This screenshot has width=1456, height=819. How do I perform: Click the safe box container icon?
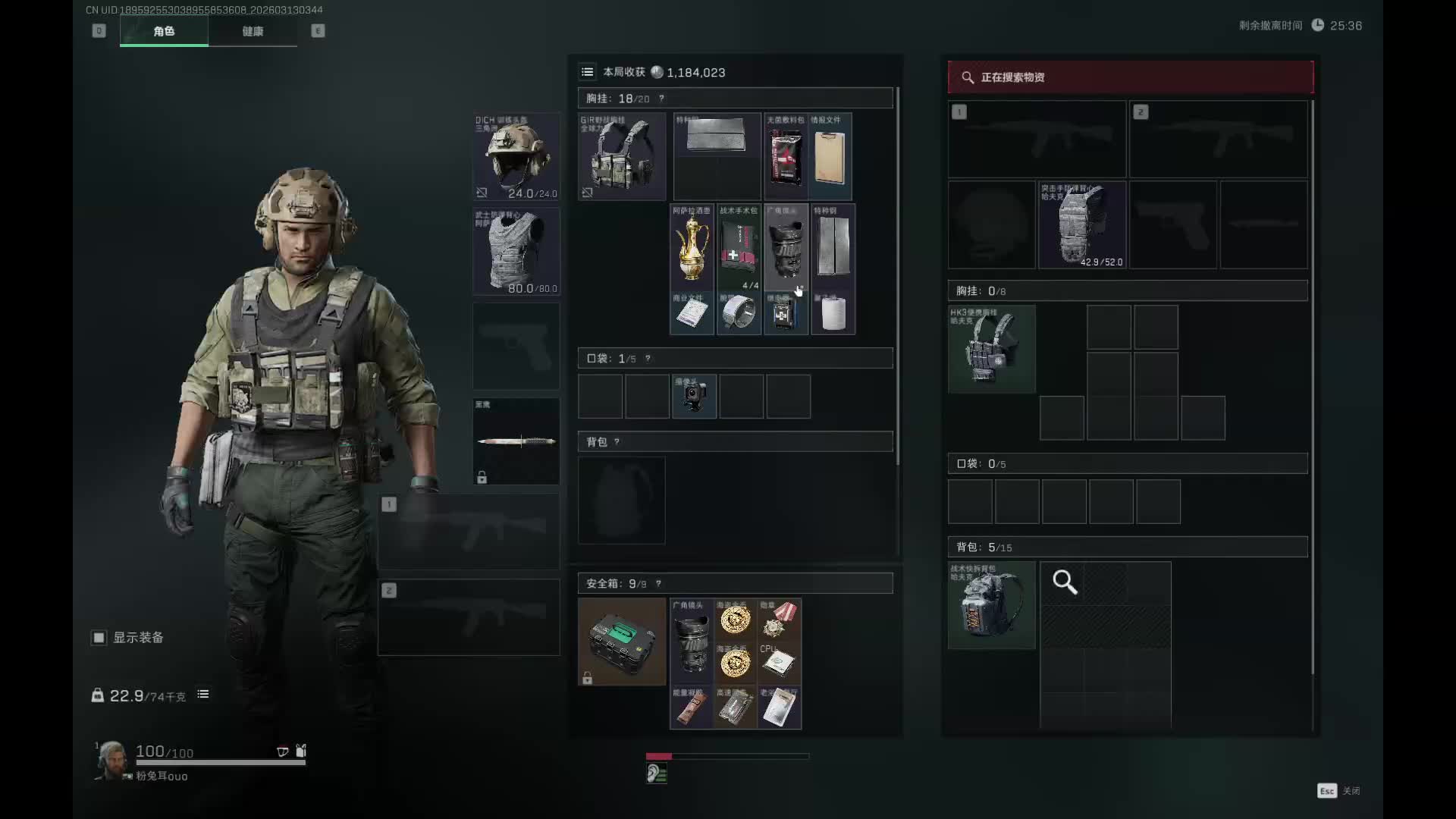tap(622, 642)
